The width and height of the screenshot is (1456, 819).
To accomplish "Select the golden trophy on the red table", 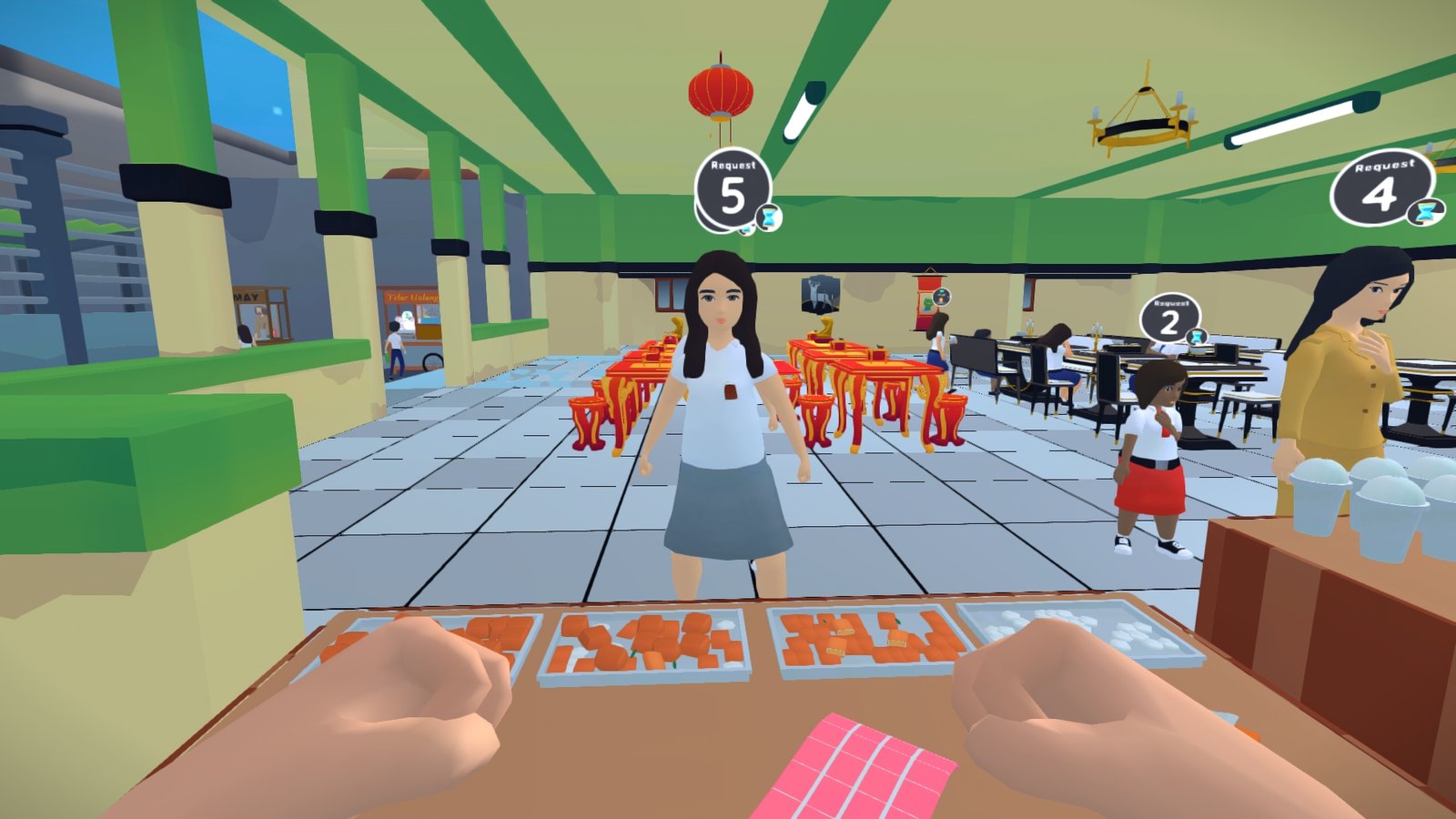I will coord(826,326).
